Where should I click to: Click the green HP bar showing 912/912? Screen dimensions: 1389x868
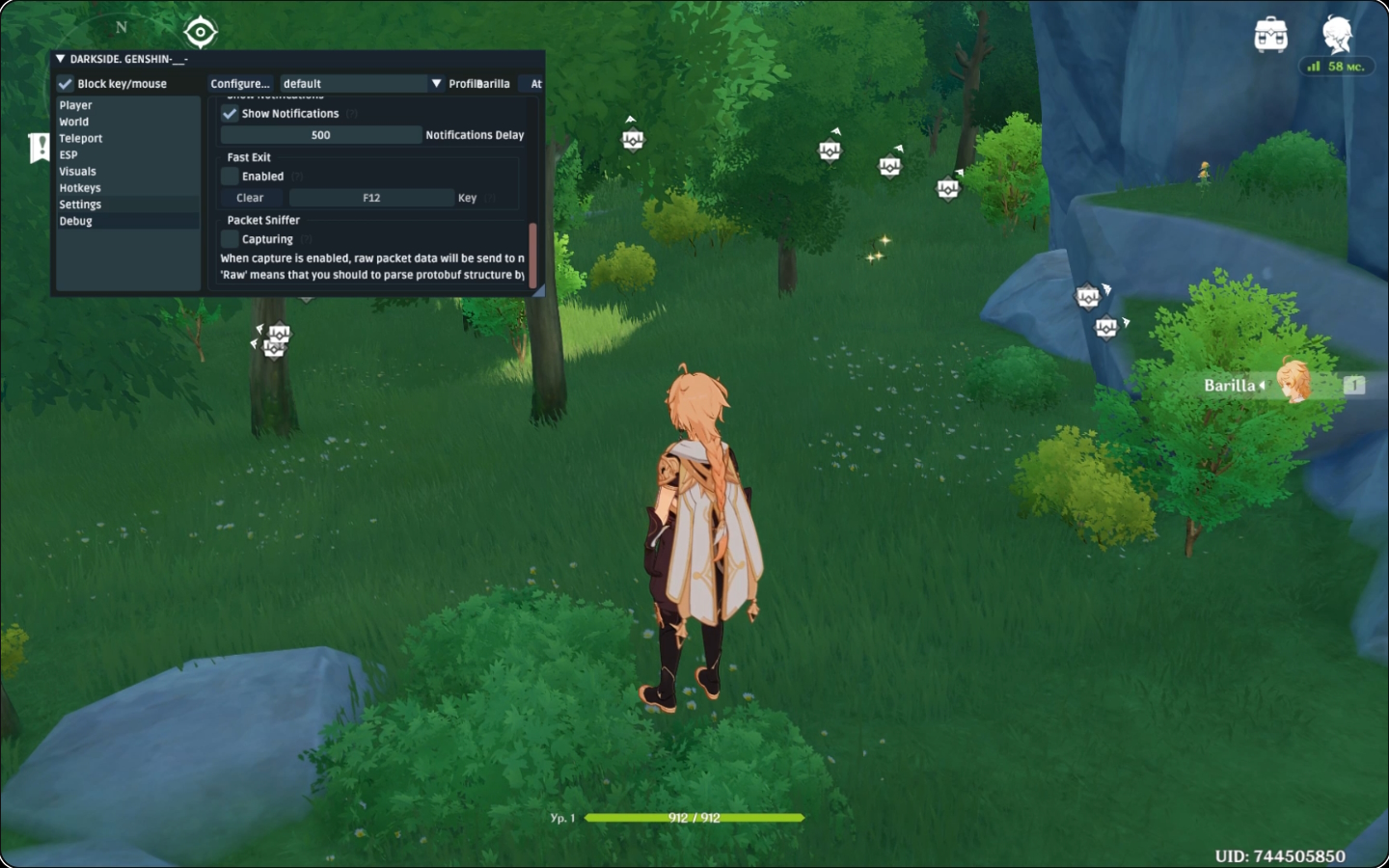click(x=693, y=817)
